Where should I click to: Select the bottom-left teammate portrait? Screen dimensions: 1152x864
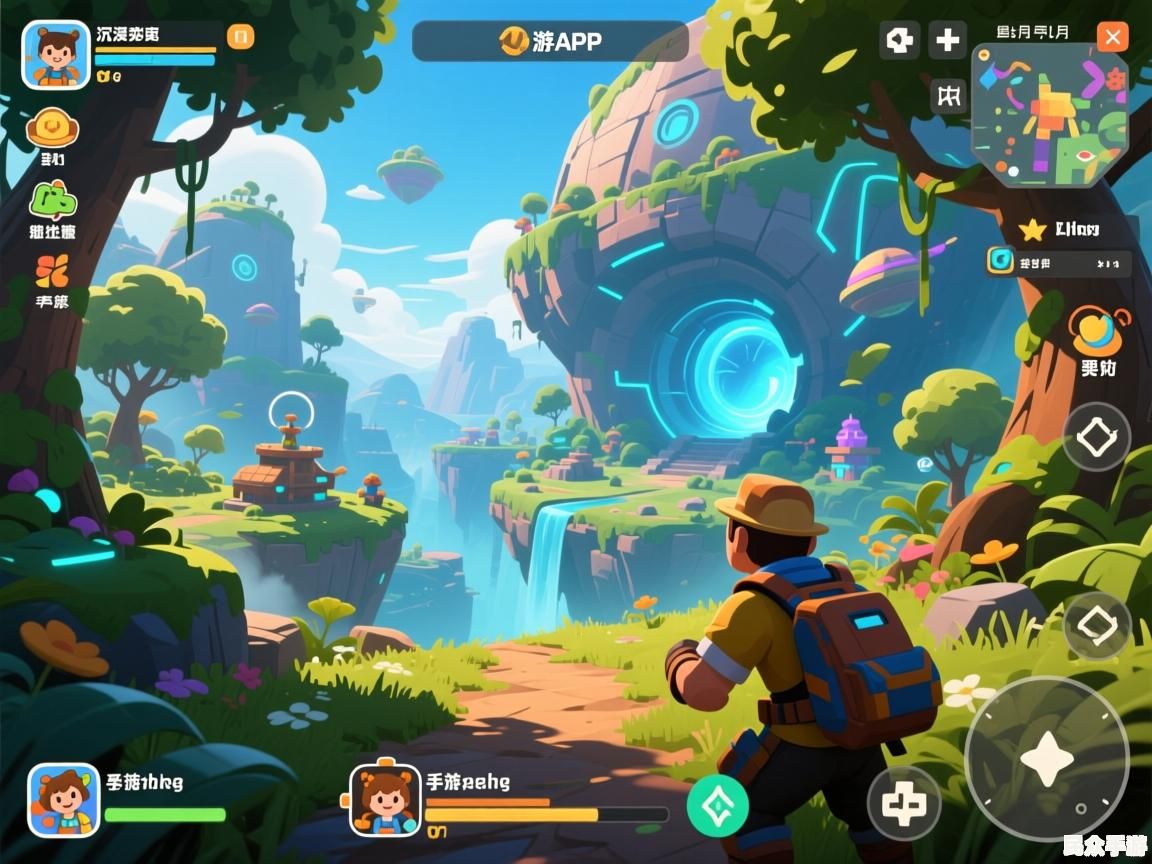coord(63,799)
